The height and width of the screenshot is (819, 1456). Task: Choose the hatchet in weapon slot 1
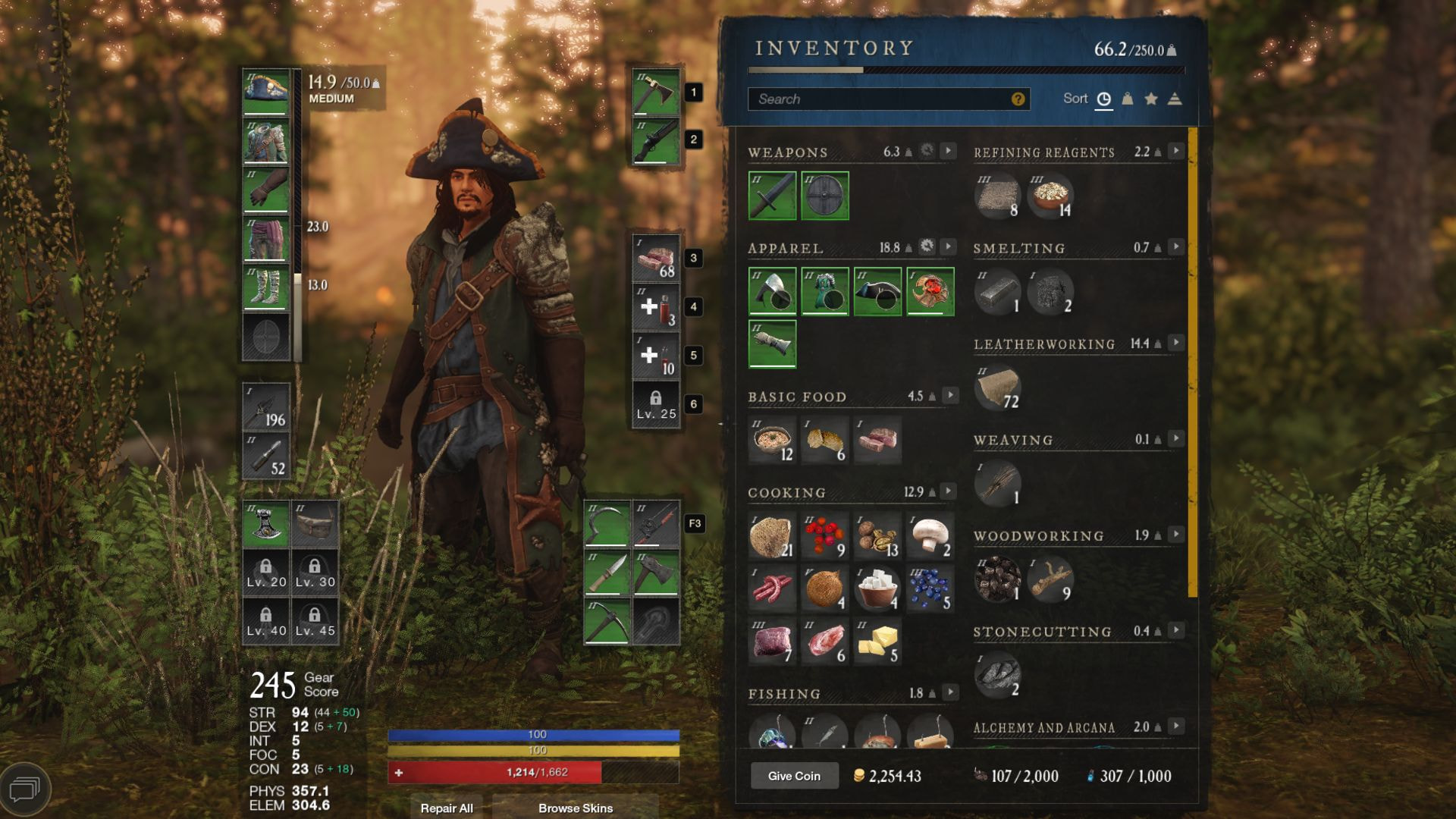[656, 93]
